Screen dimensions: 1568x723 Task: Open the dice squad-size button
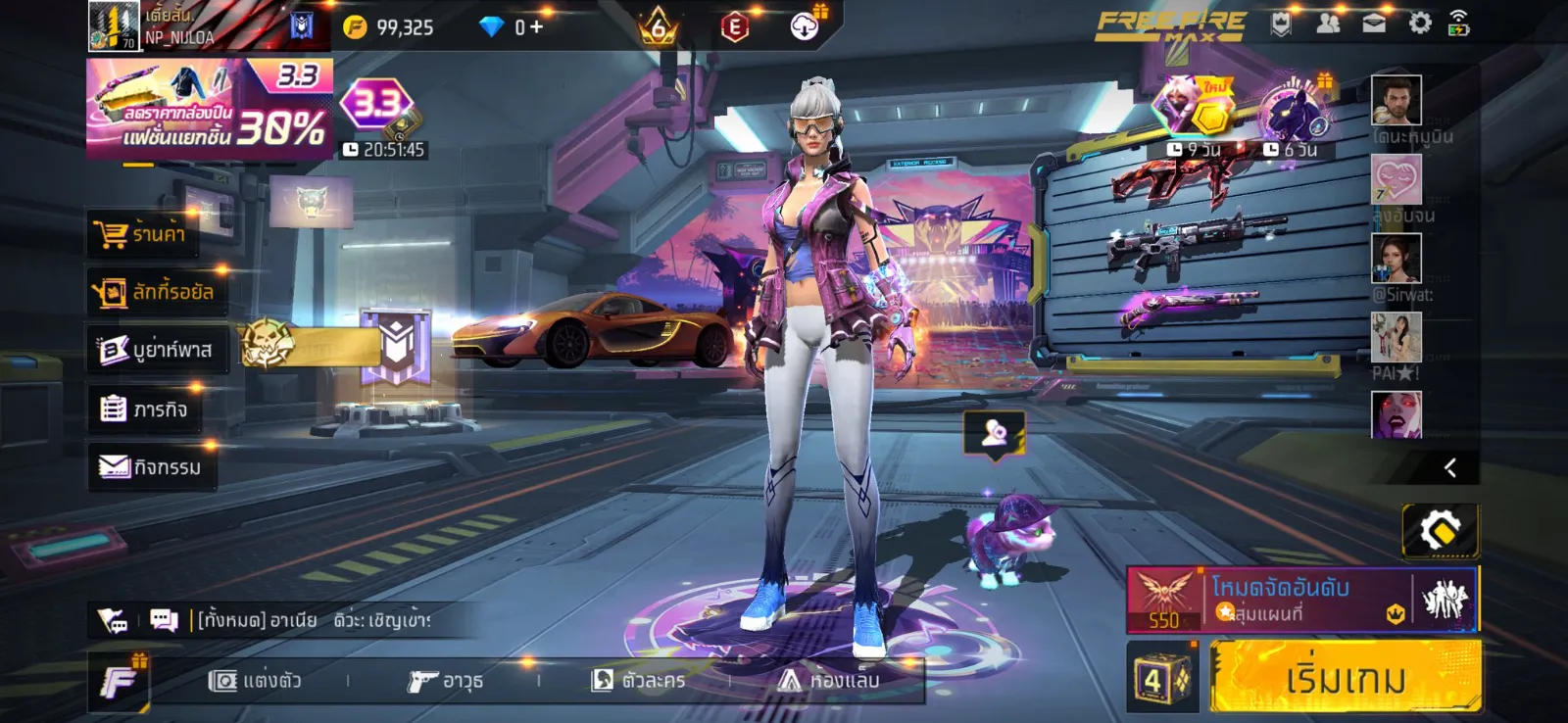[x=1160, y=678]
